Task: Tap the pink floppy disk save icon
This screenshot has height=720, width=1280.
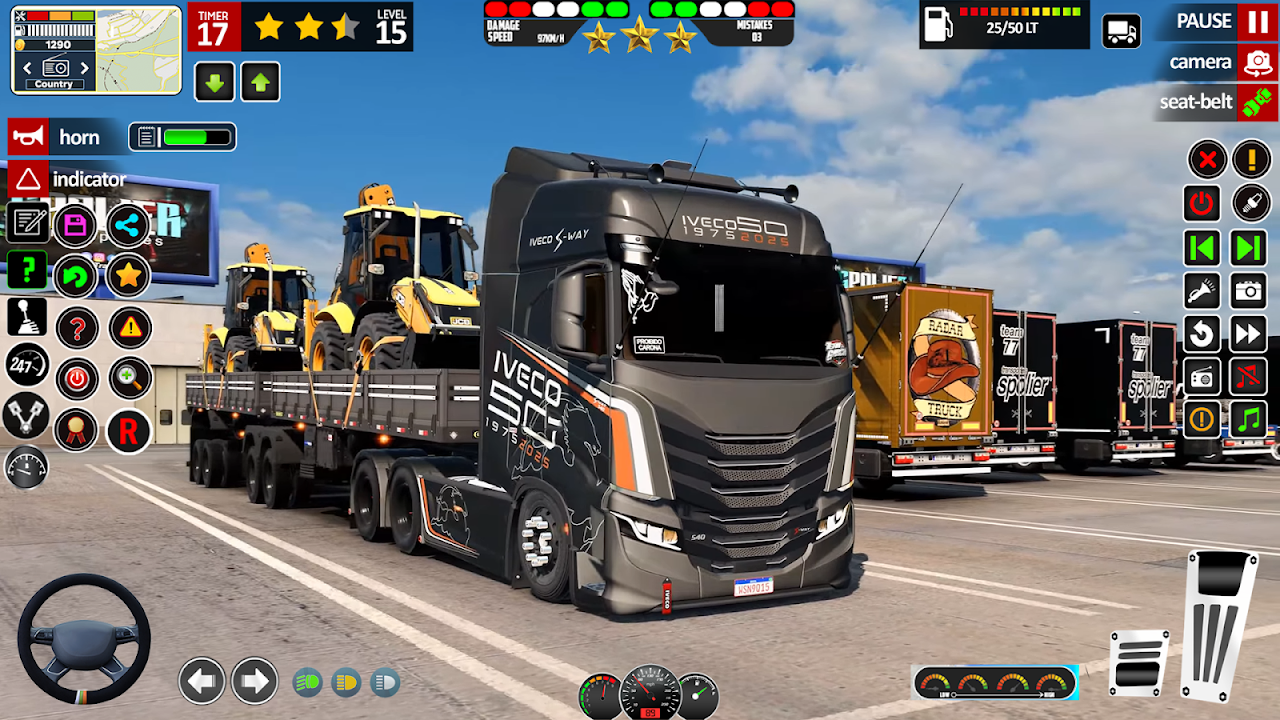Action: click(76, 225)
